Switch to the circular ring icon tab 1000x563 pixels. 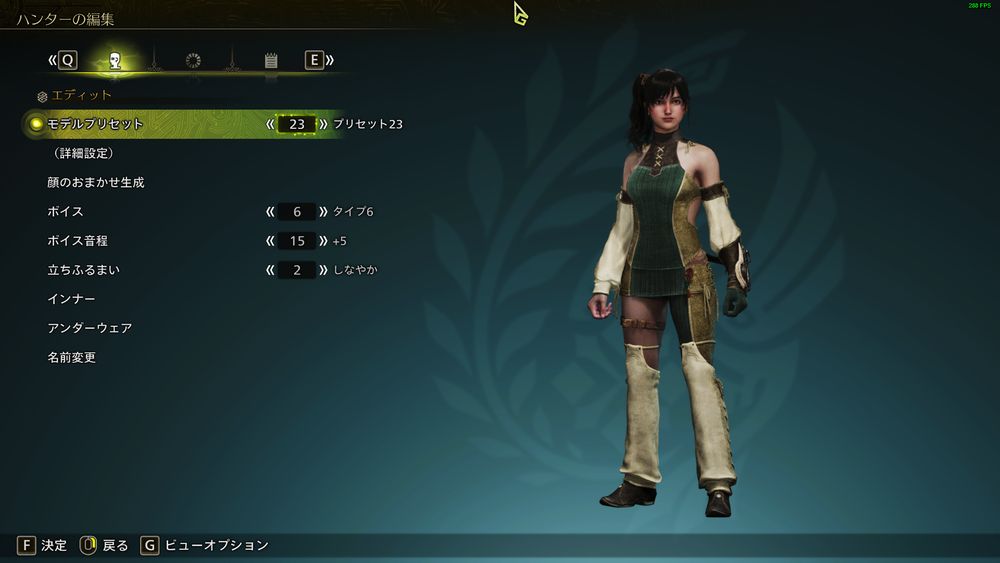[x=193, y=61]
